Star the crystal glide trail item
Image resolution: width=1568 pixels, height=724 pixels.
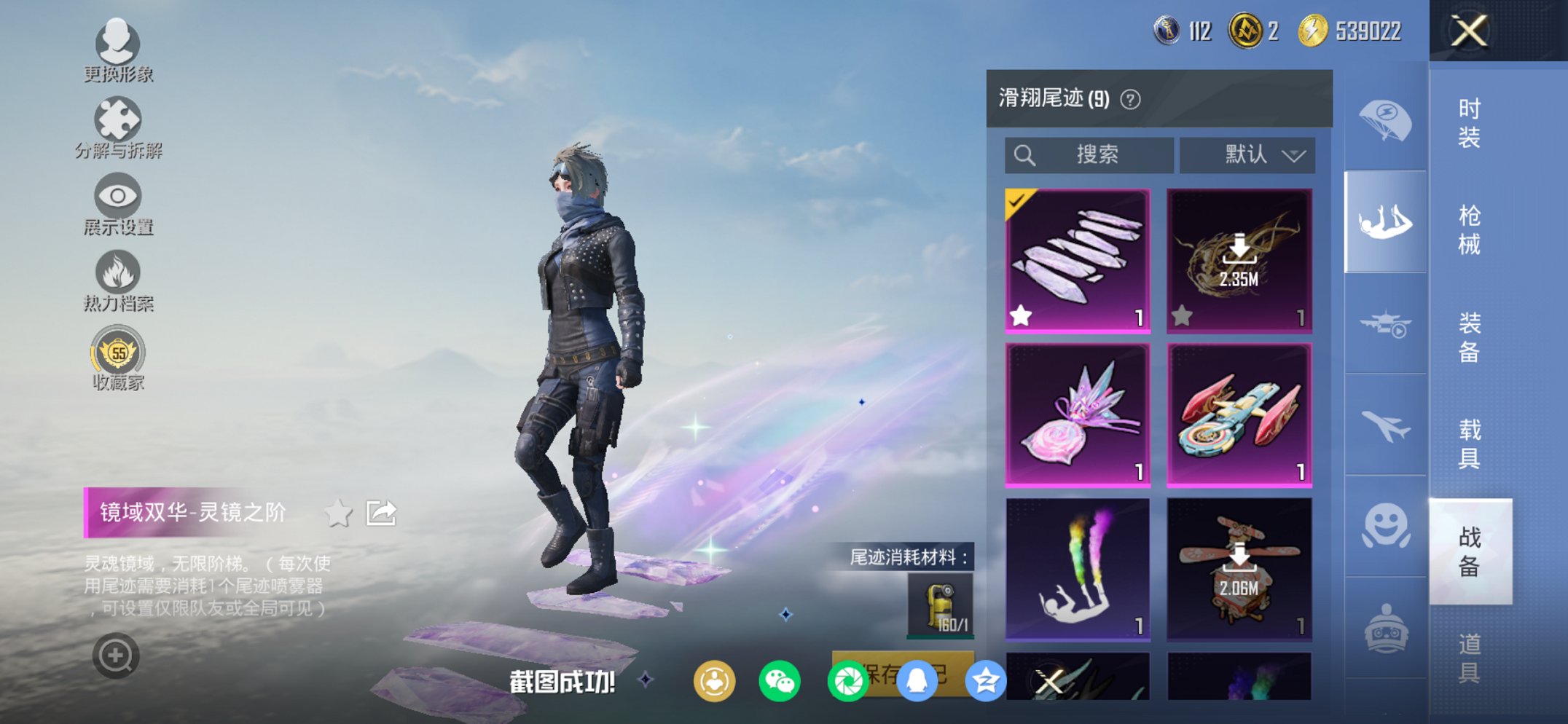(1022, 315)
